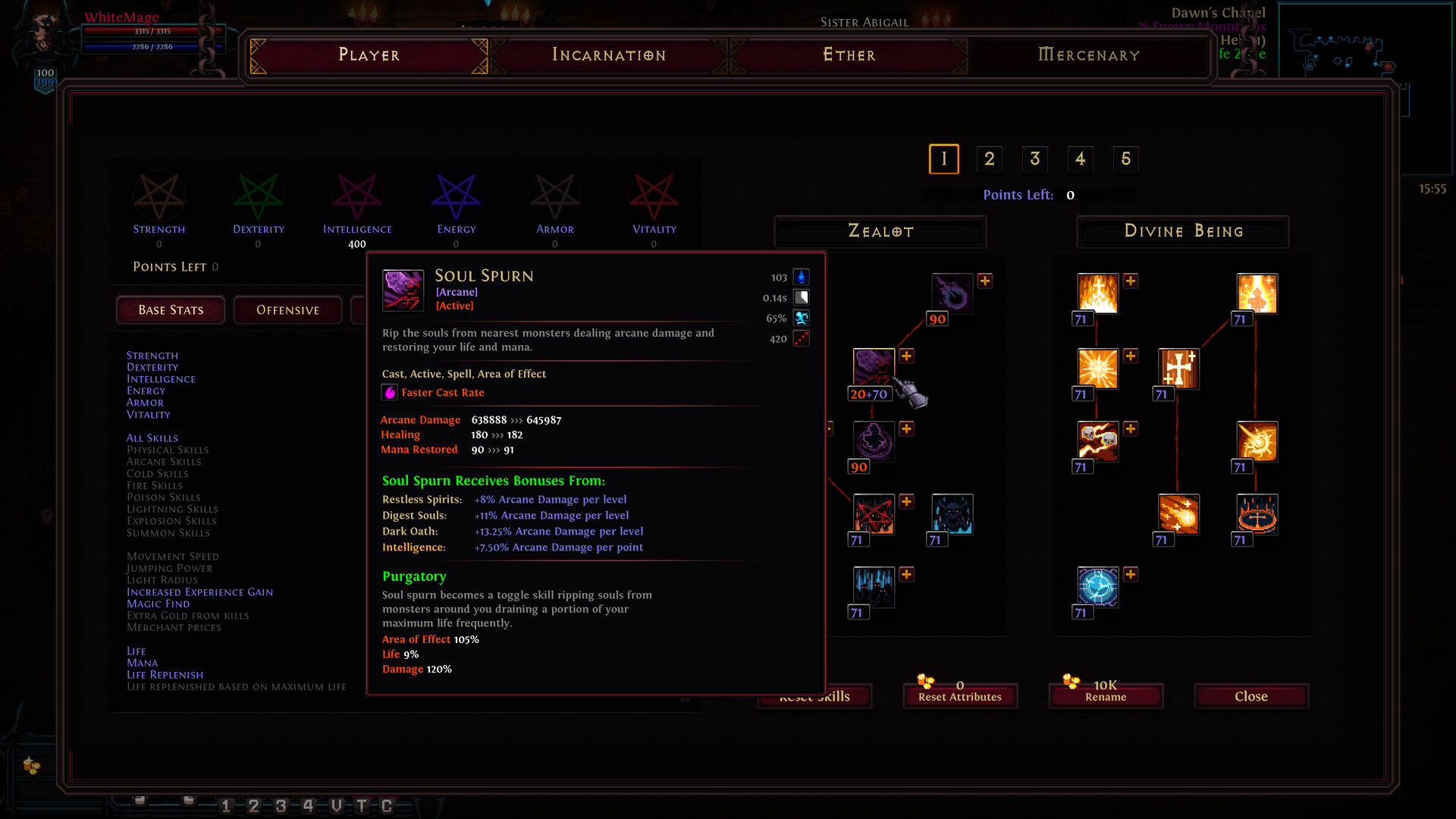Screen dimensions: 1456x819
Task: Open the Base Stats section
Action: click(171, 310)
